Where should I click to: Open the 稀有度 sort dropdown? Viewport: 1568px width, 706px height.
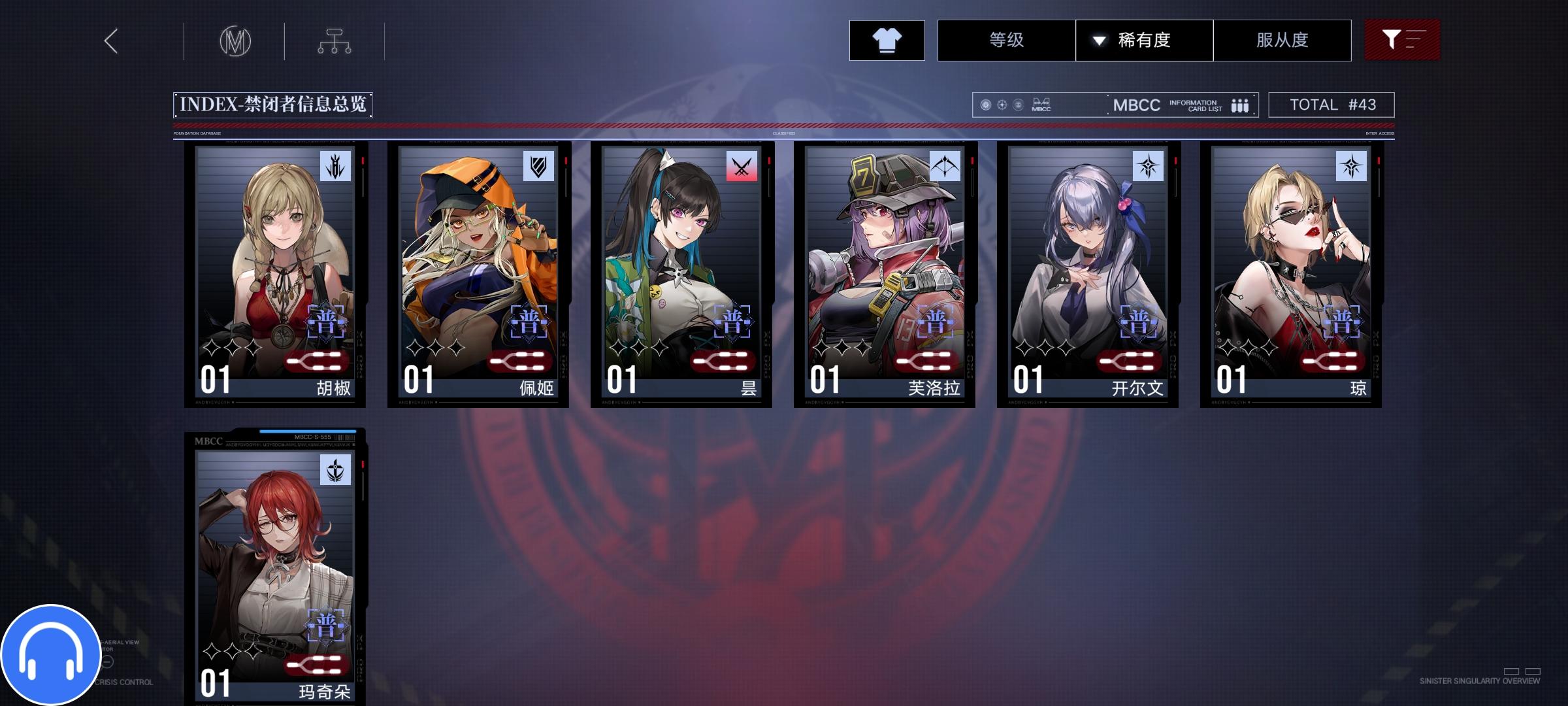click(x=1145, y=40)
